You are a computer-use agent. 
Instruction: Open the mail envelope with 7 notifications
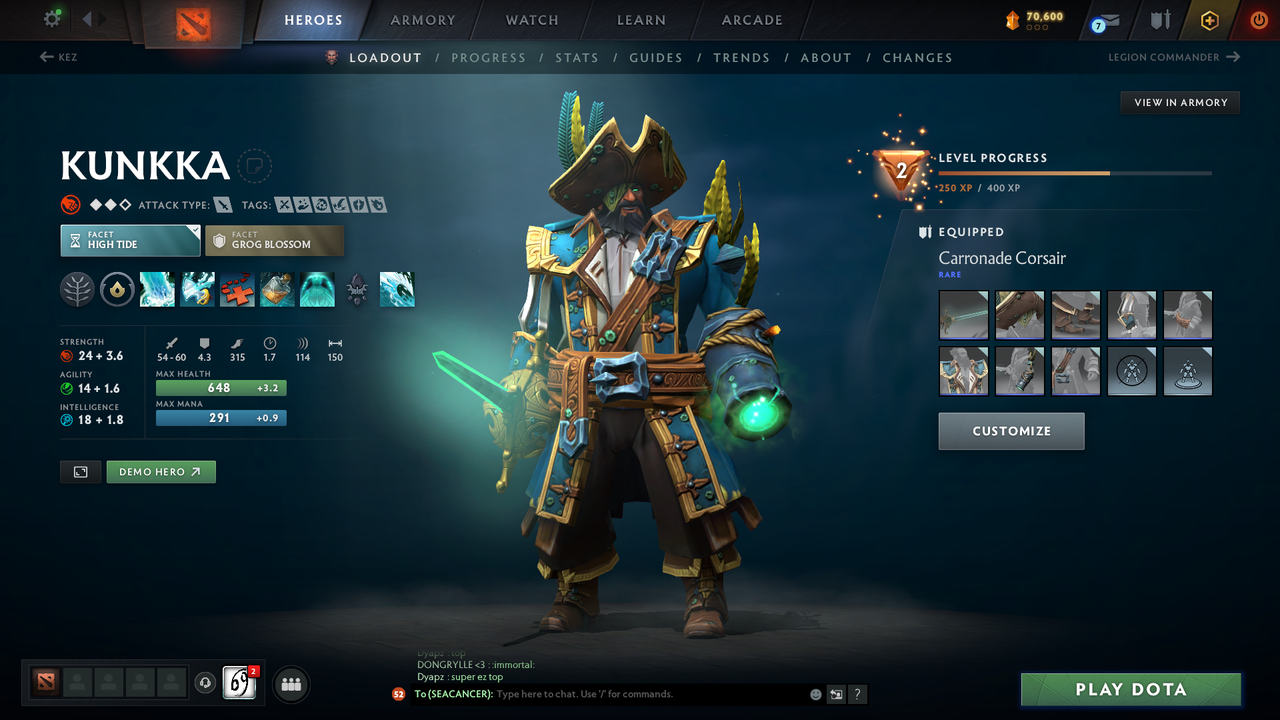click(1104, 20)
